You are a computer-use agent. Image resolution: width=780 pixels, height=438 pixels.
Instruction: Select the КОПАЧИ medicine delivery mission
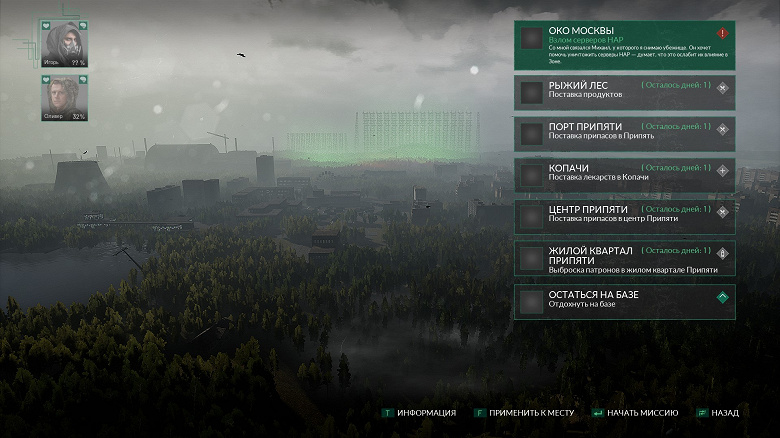coord(624,175)
